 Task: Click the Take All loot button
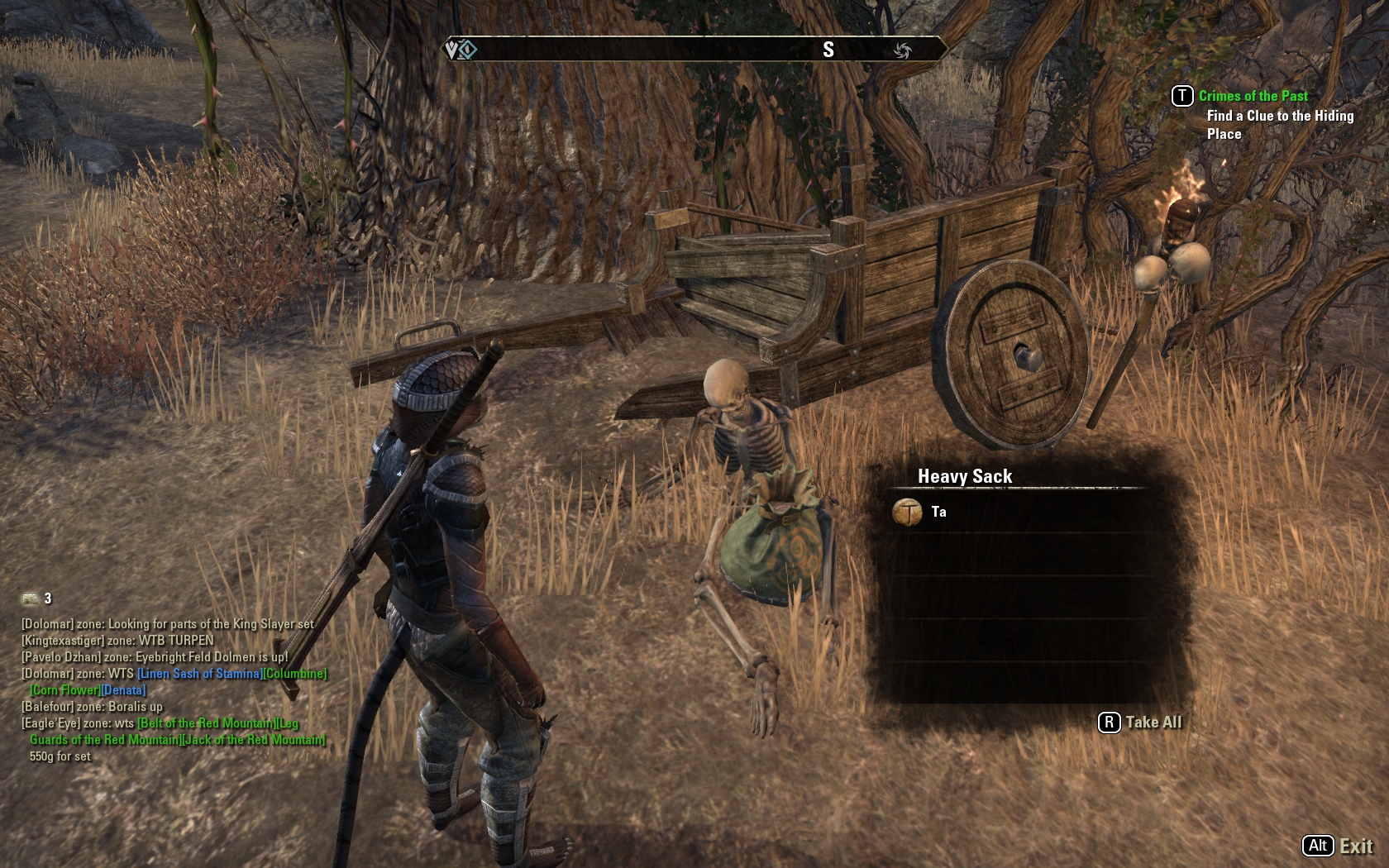(x=1140, y=723)
